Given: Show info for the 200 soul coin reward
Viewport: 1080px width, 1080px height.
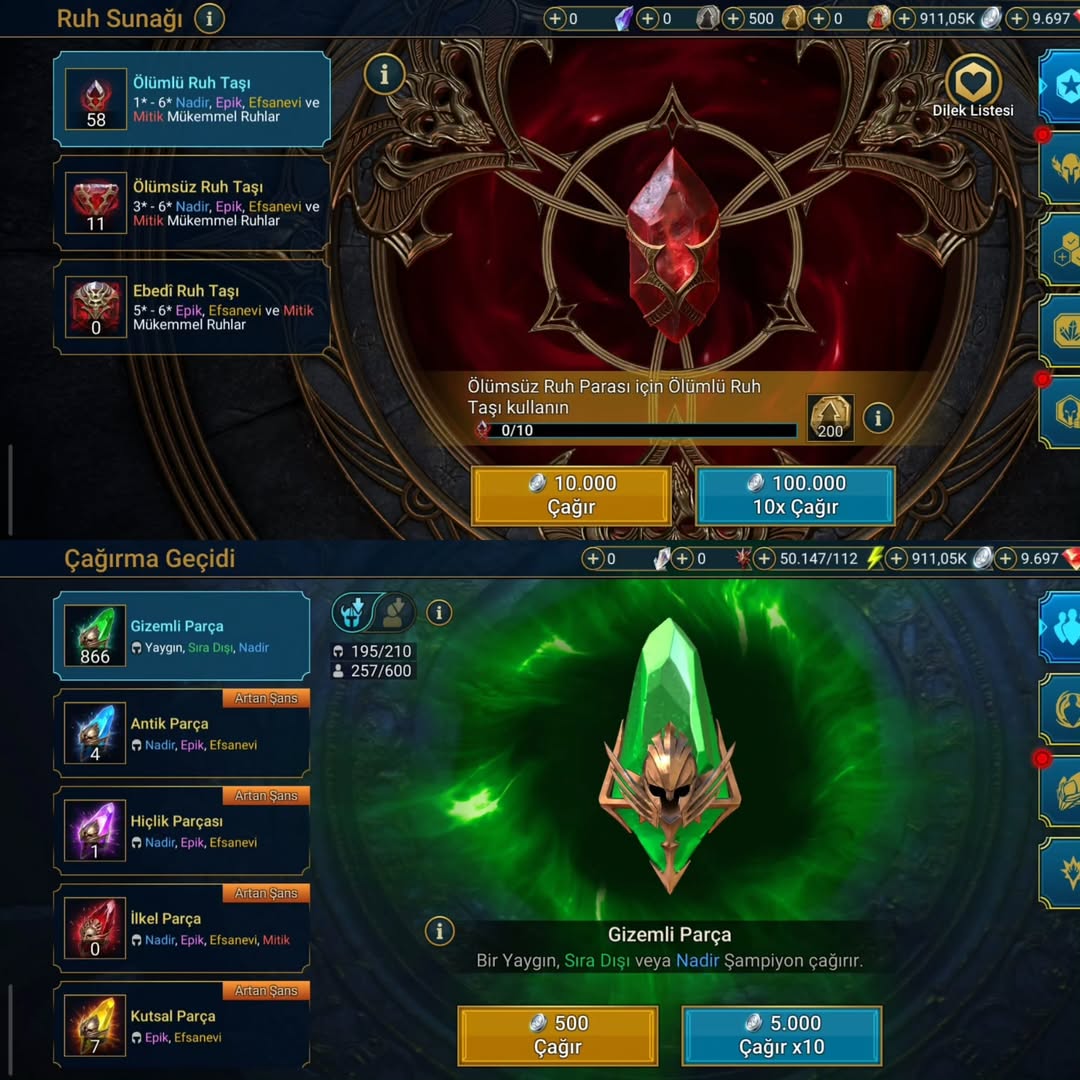Looking at the screenshot, I should 878,418.
